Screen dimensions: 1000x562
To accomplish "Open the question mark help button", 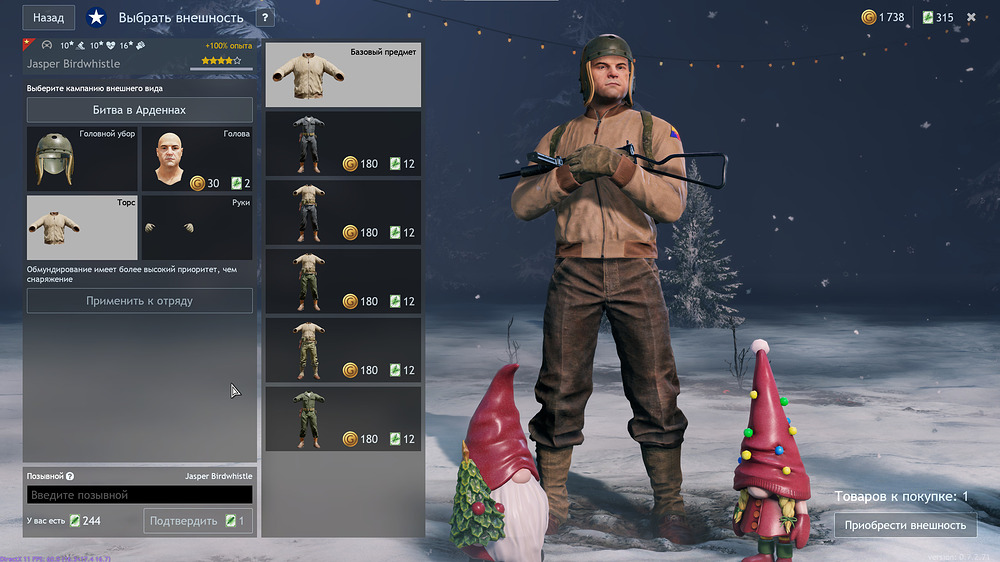I will (264, 18).
